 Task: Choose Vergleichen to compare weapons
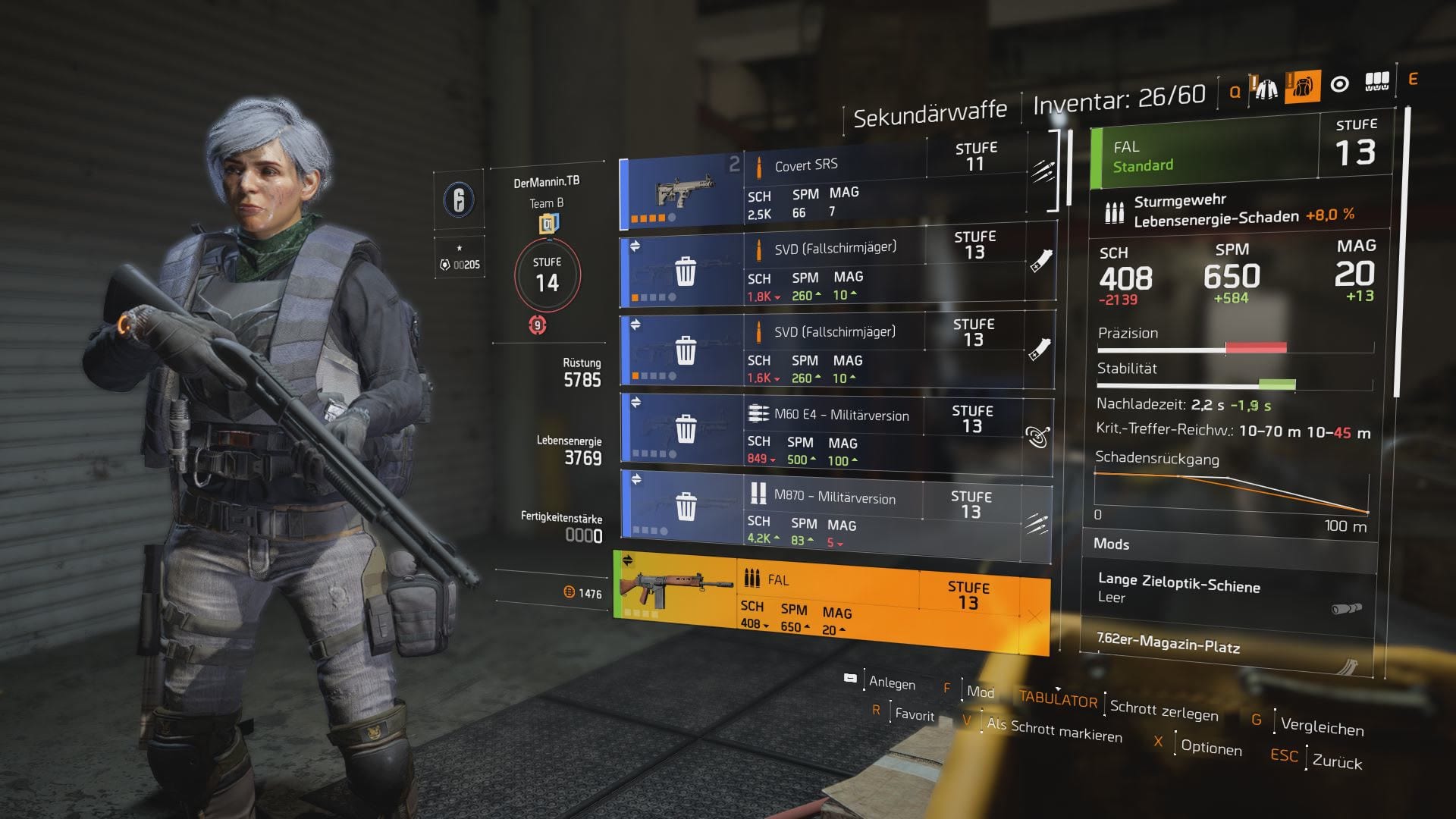coord(1322,726)
